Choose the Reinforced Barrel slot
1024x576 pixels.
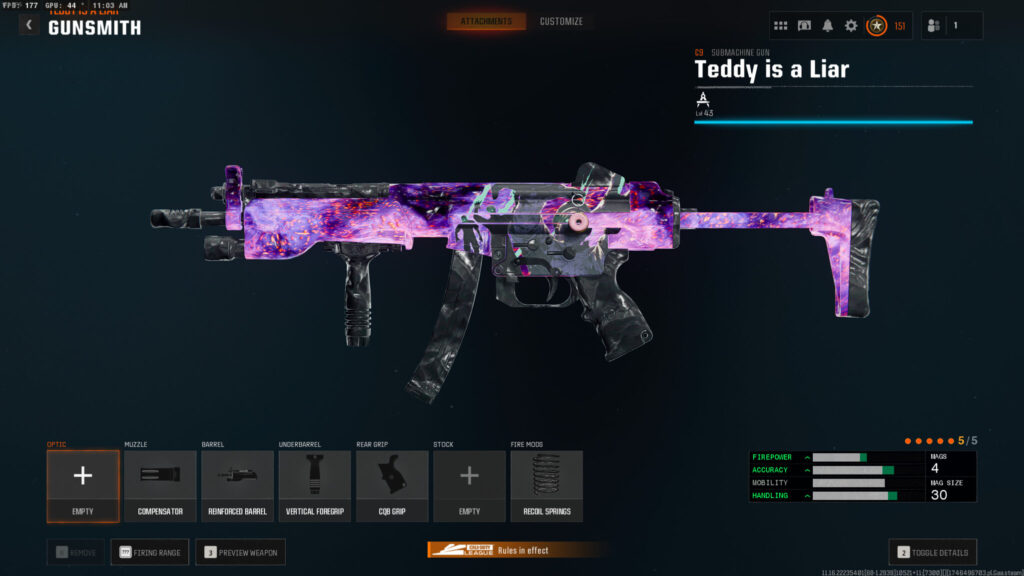[237, 485]
